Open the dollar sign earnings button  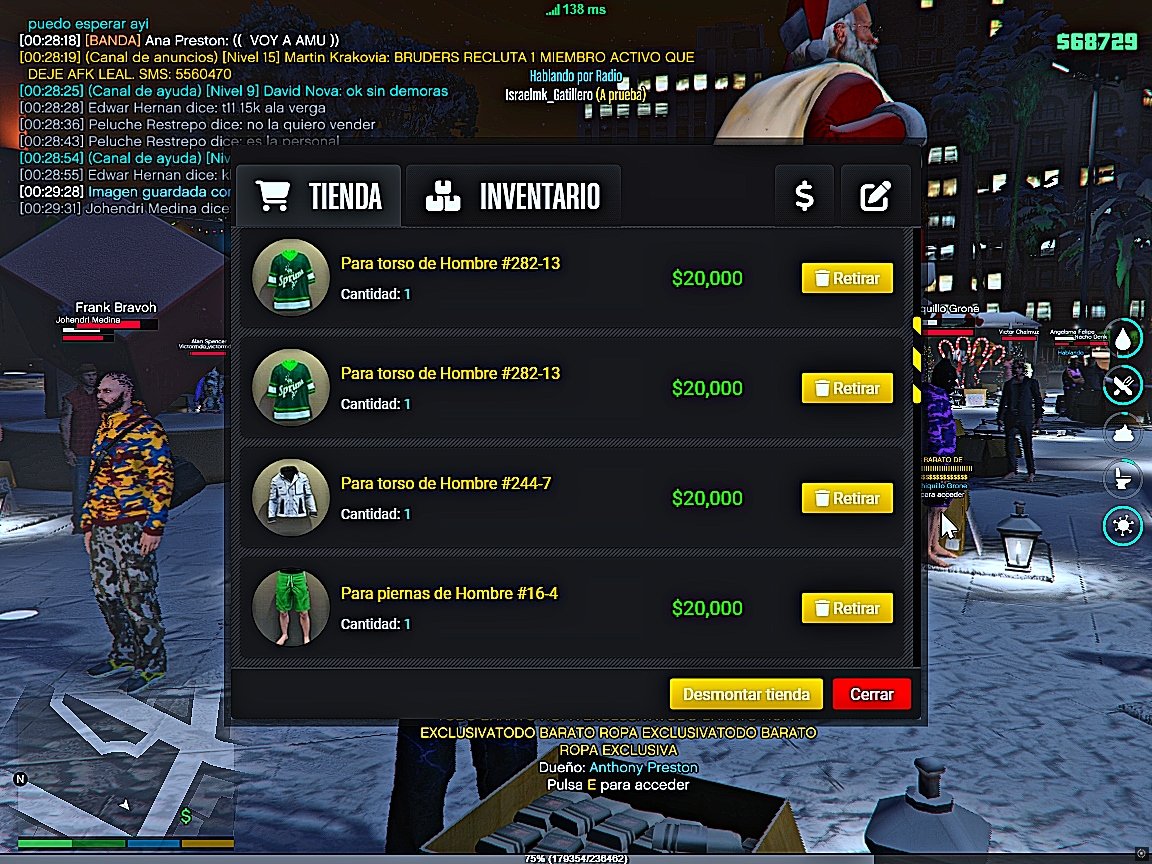pyautogui.click(x=804, y=196)
